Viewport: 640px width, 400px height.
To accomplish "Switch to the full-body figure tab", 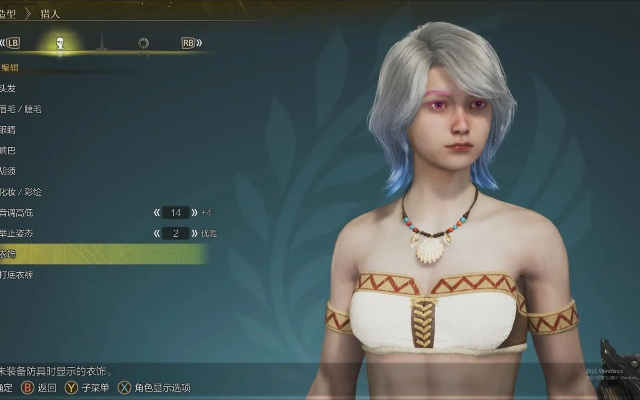I will [101, 43].
